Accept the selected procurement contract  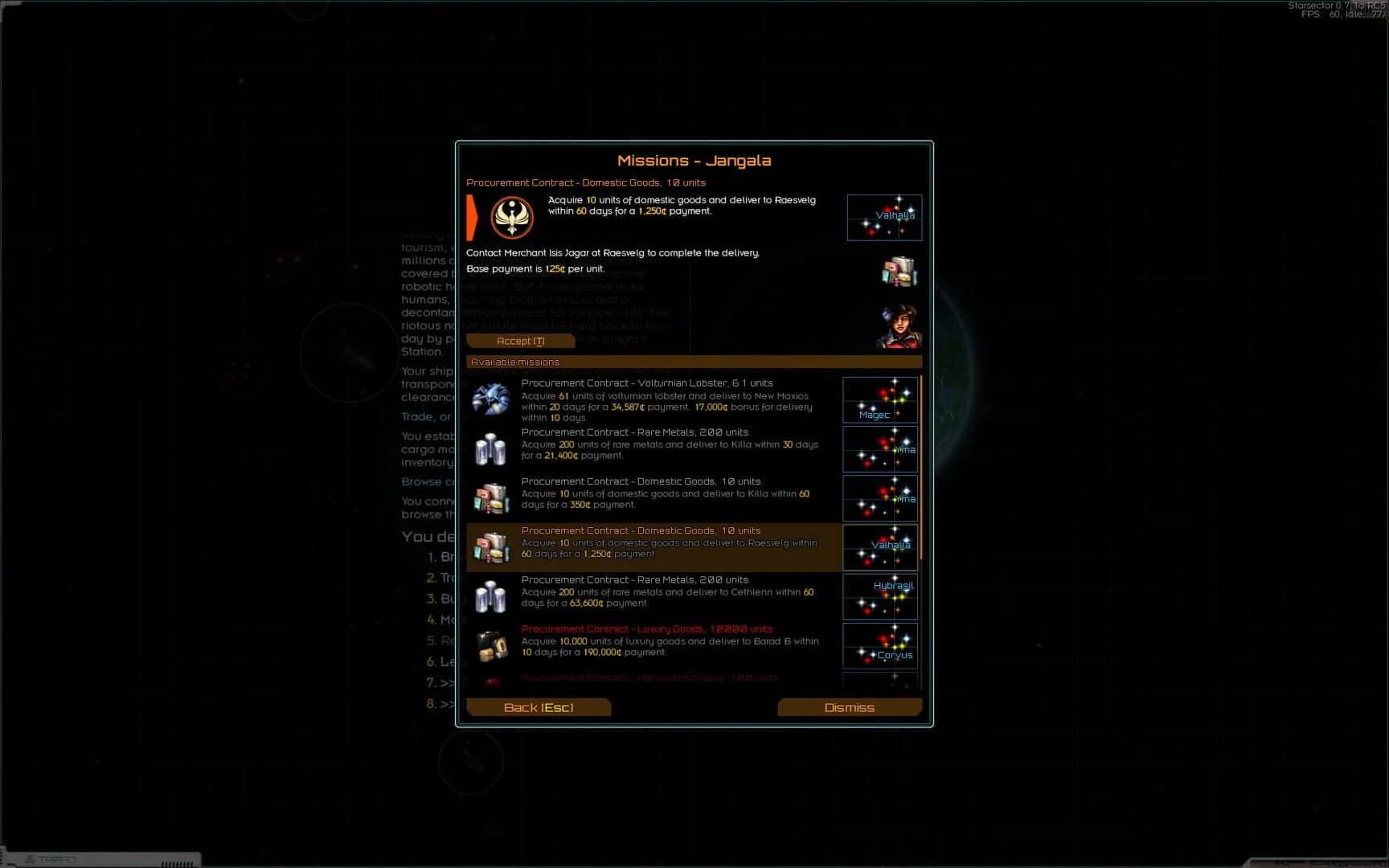click(520, 340)
